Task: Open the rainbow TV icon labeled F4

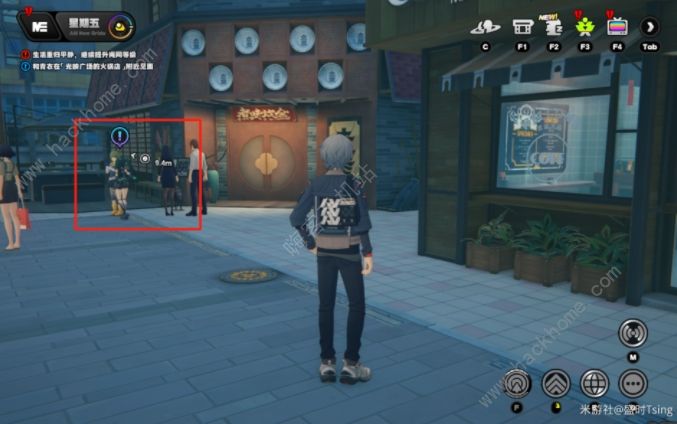Action: coord(617,27)
